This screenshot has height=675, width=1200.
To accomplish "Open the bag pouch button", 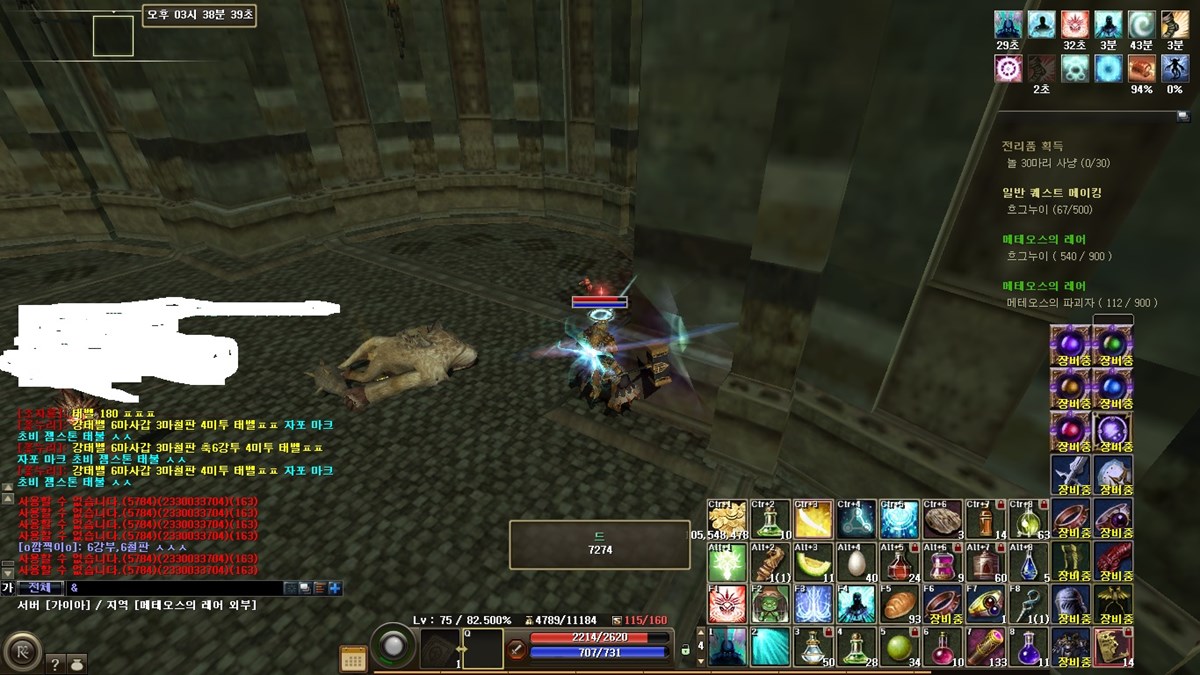I will tap(77, 662).
